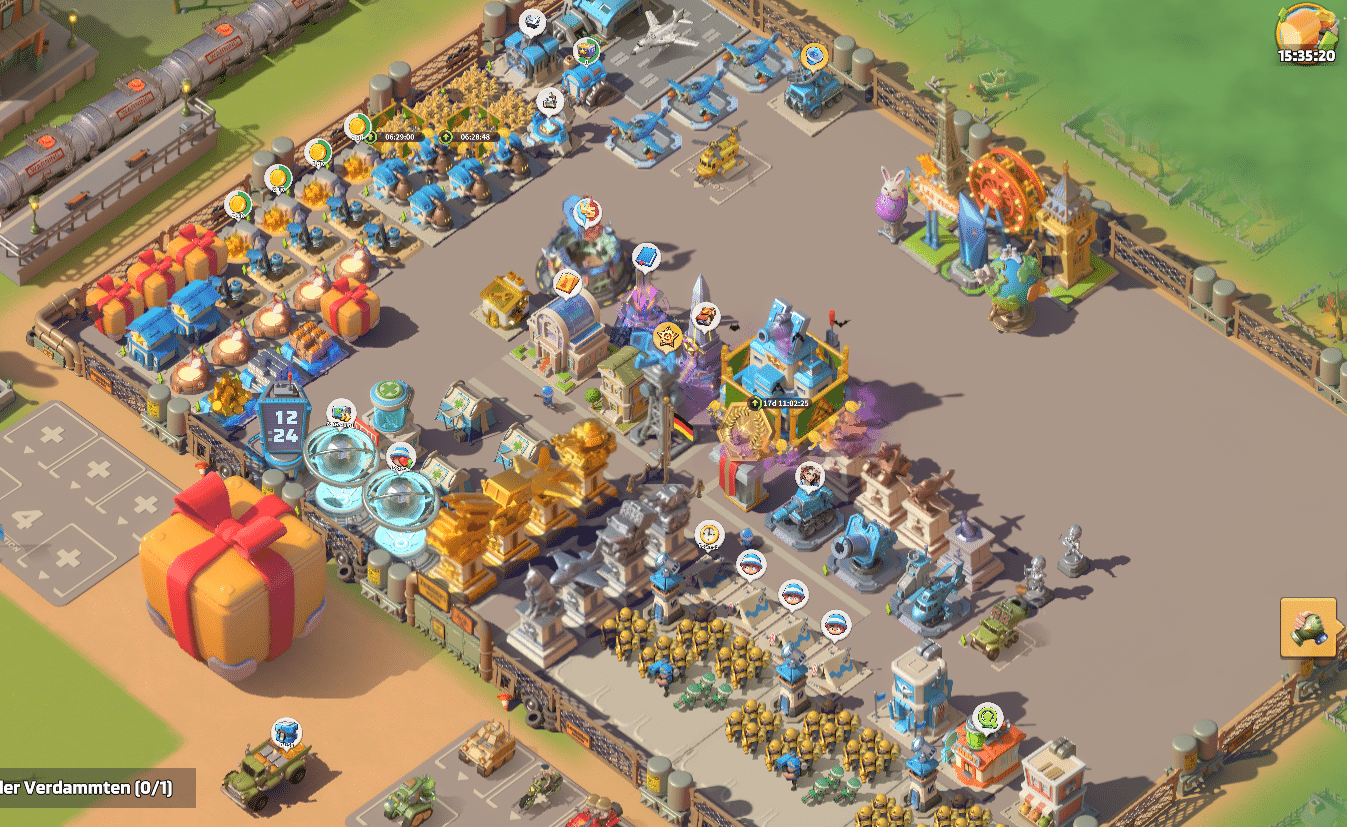Tap a soldier face bubble above the troop tents
The width and height of the screenshot is (1347, 827).
tap(750, 566)
